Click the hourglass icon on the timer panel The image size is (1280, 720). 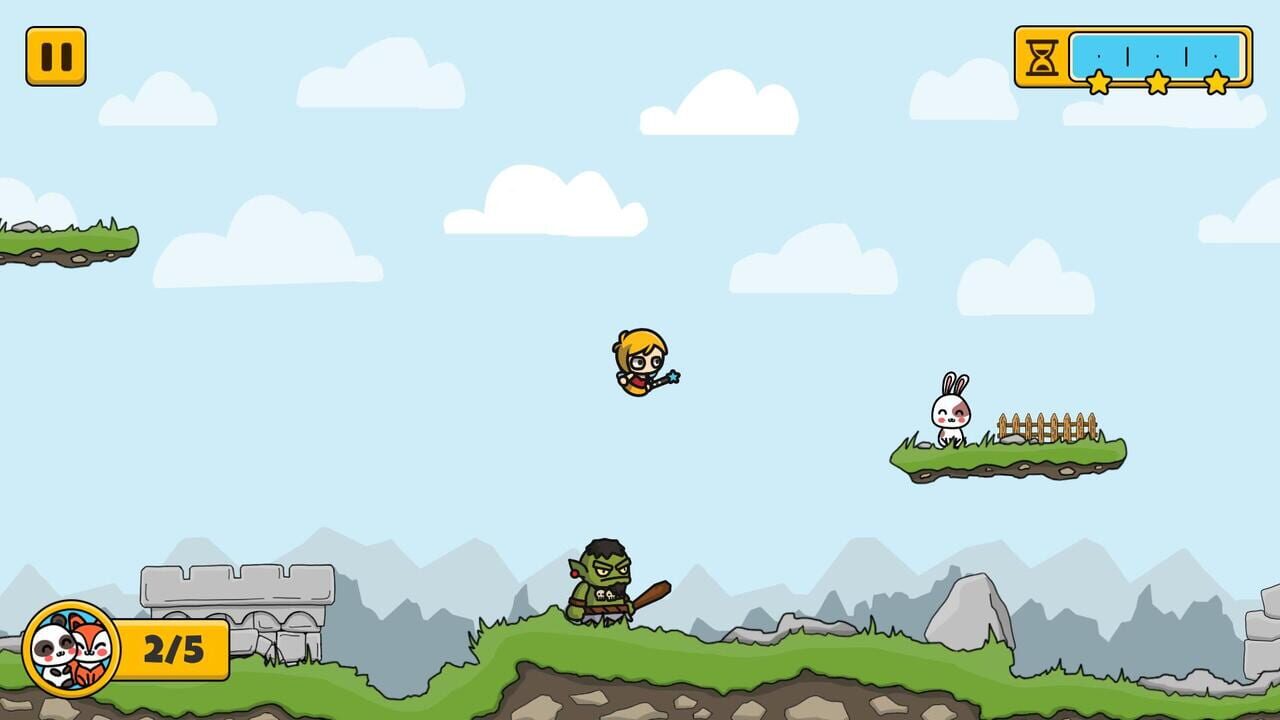[1041, 57]
